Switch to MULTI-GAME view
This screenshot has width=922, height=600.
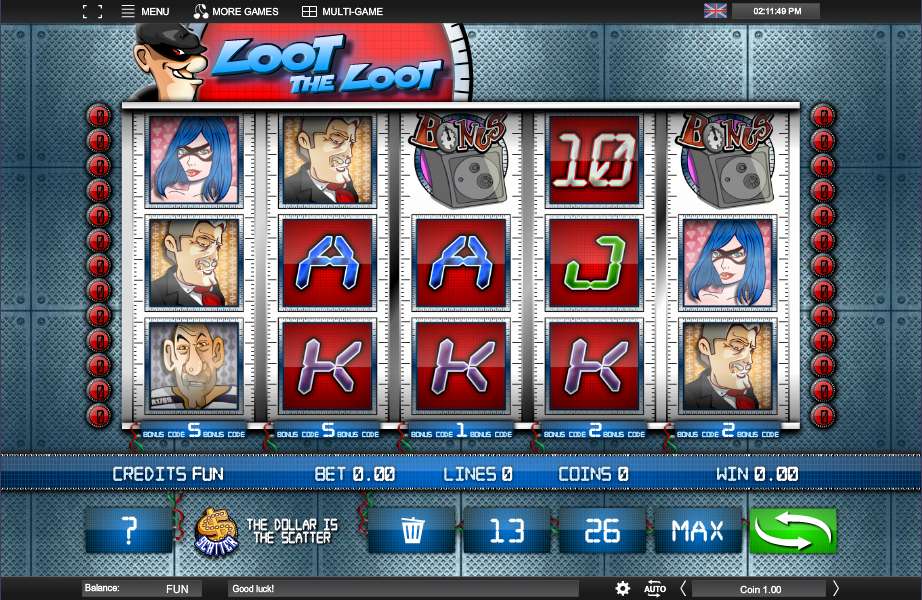click(344, 12)
